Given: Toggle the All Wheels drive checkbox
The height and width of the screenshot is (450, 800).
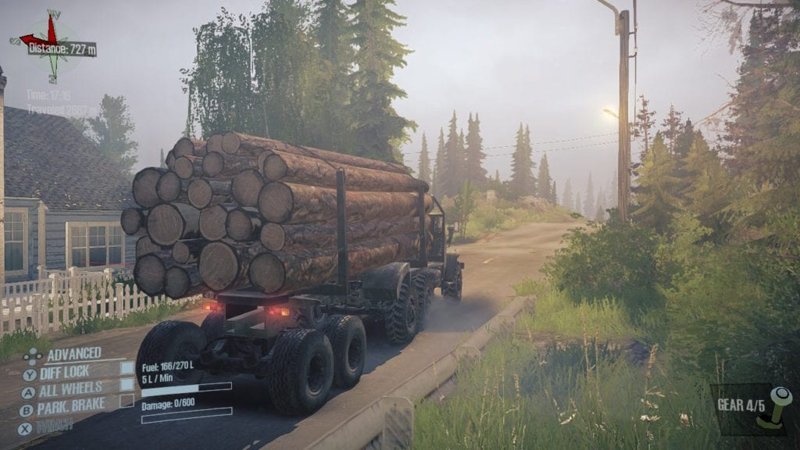Looking at the screenshot, I should tap(127, 384).
